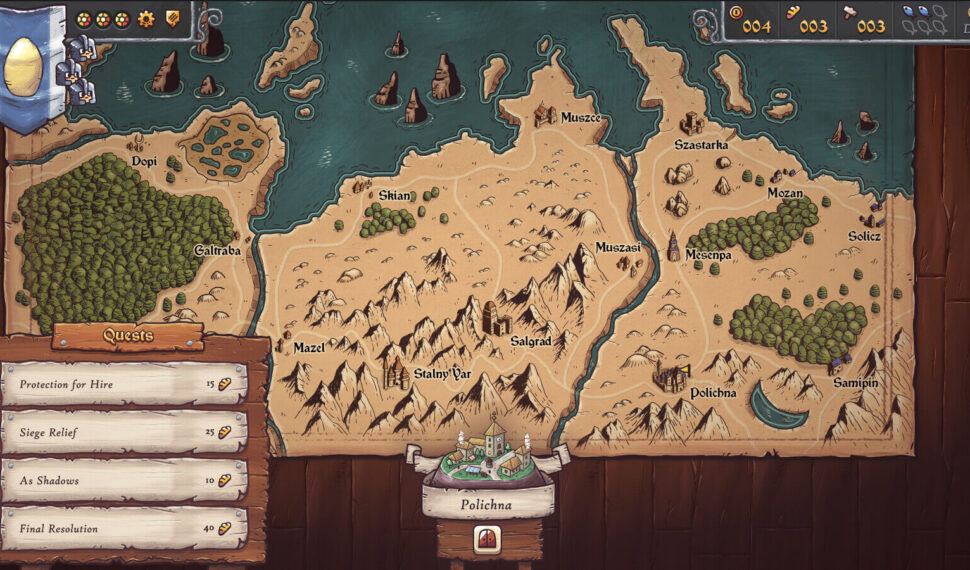Choose the Siege Relief quest
This screenshot has width=970, height=570.
pos(124,432)
